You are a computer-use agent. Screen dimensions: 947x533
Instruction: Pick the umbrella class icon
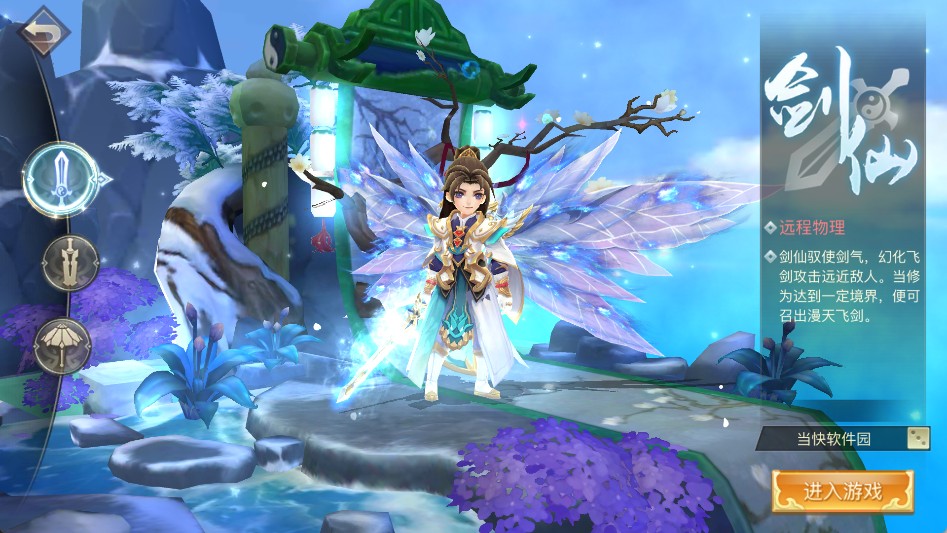(x=63, y=345)
